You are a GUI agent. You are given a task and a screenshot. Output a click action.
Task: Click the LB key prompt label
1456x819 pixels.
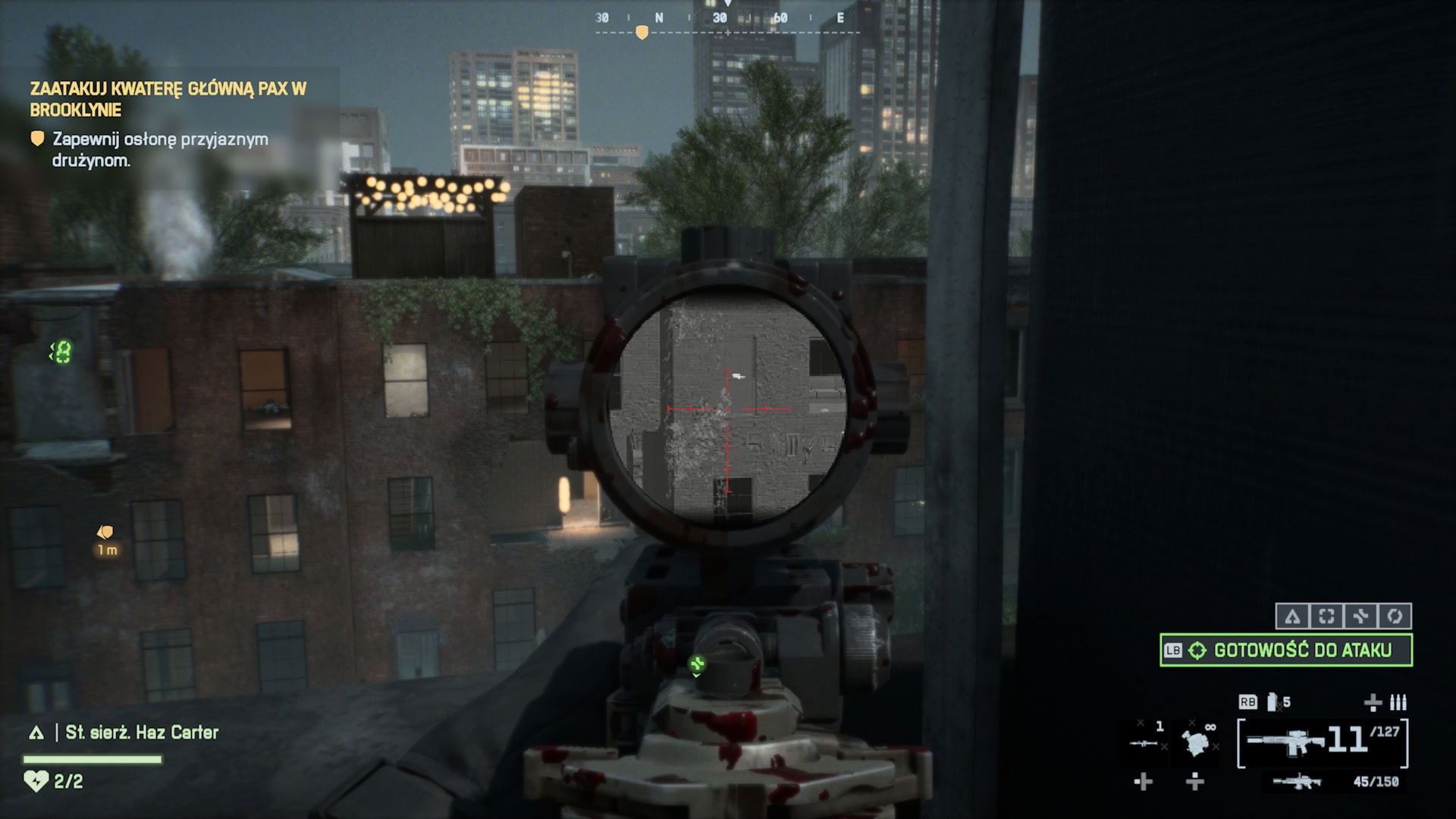[x=1172, y=650]
